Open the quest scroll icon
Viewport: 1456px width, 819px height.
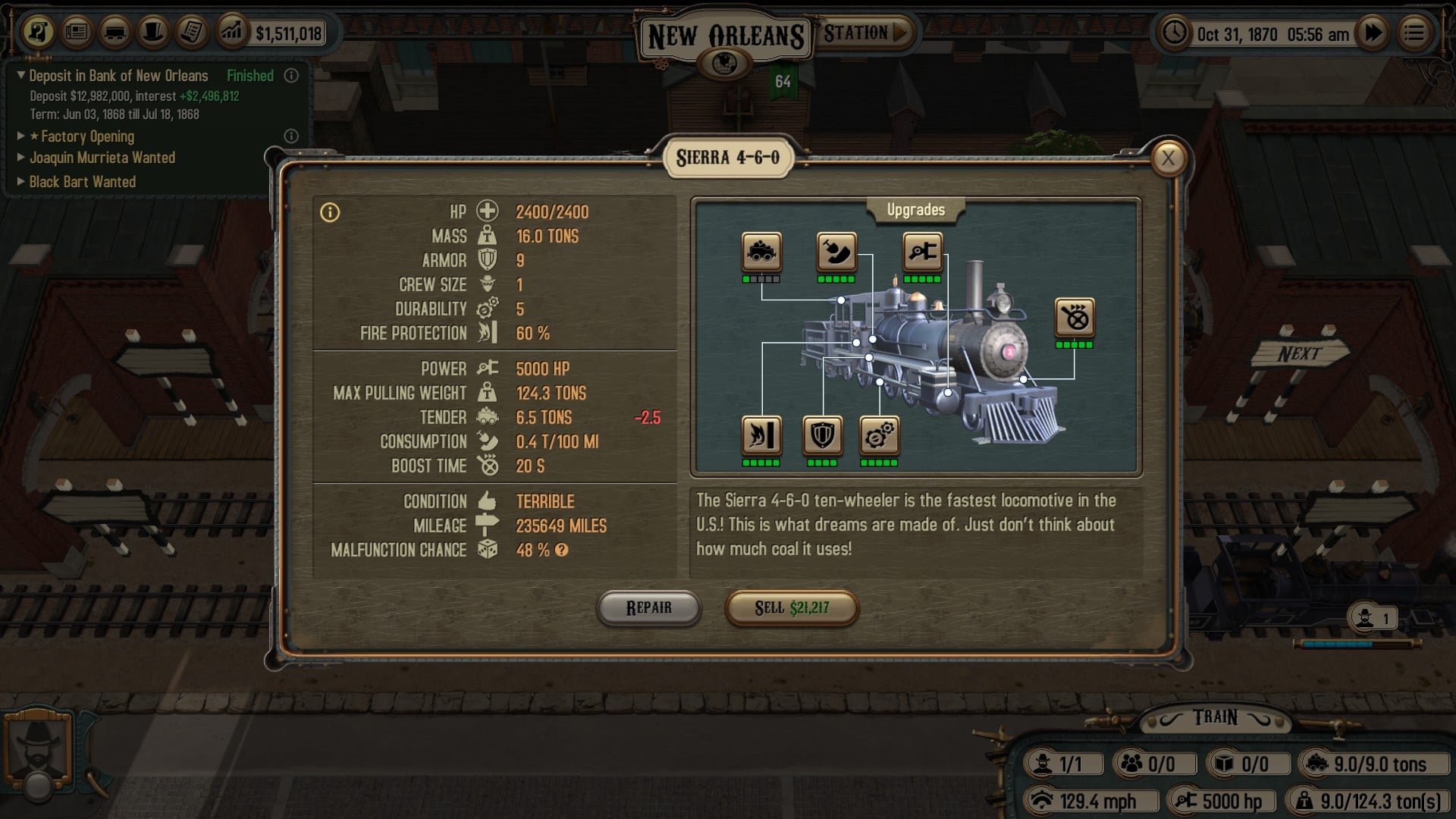[191, 32]
